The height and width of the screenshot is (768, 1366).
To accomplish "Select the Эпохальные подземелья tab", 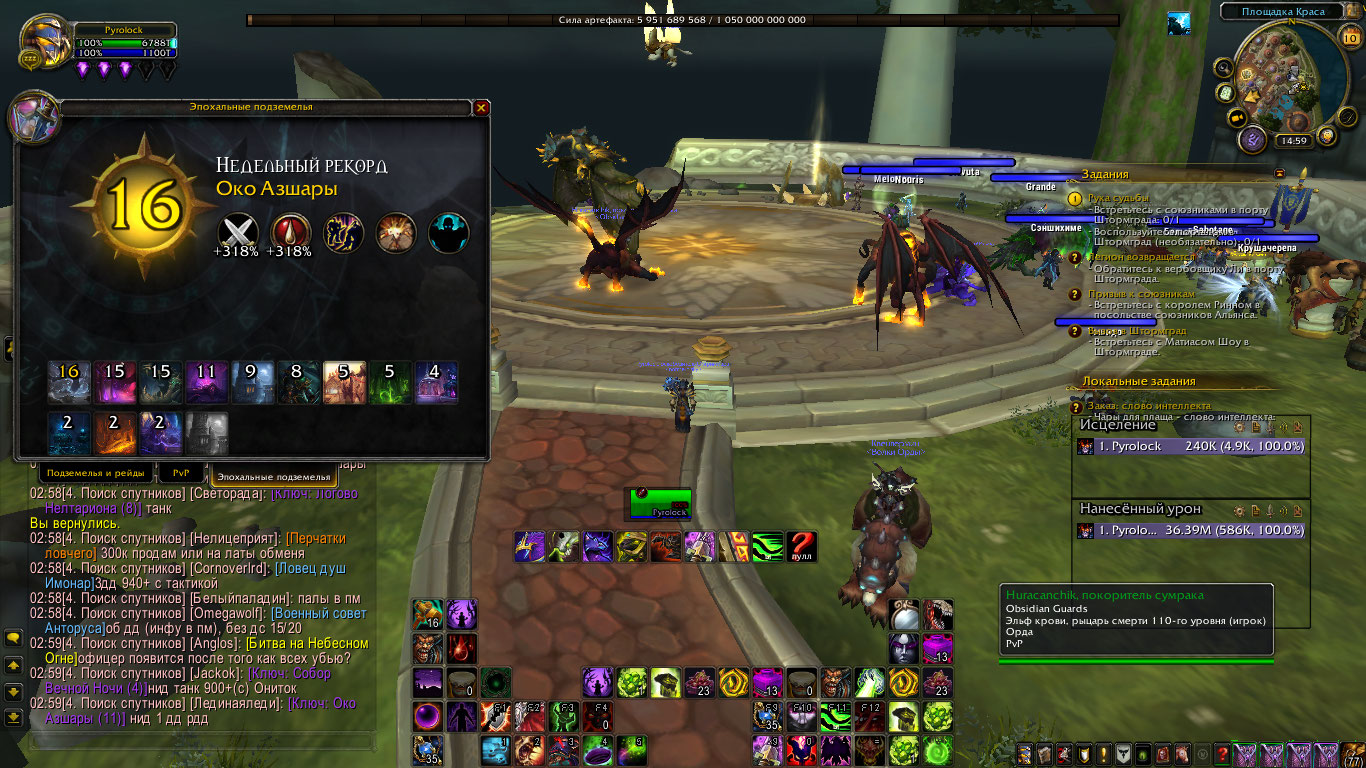I will tap(273, 476).
